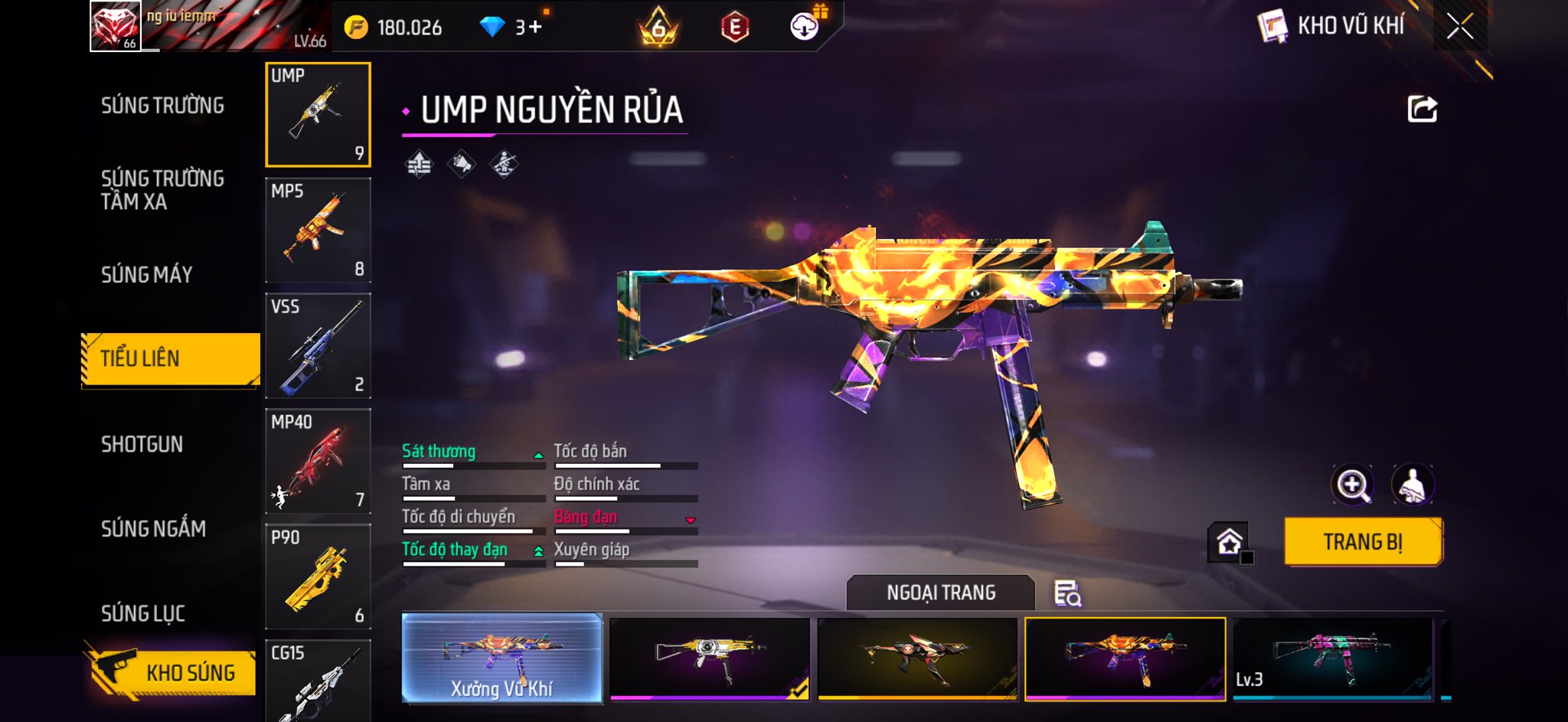Screen dimensions: 1568x722
Task: Select the yellow P90 weapon tile
Action: point(318,577)
